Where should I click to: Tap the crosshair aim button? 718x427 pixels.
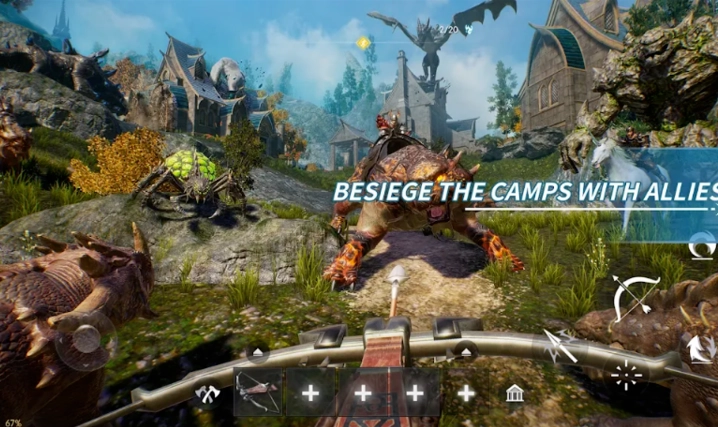[x=627, y=377]
